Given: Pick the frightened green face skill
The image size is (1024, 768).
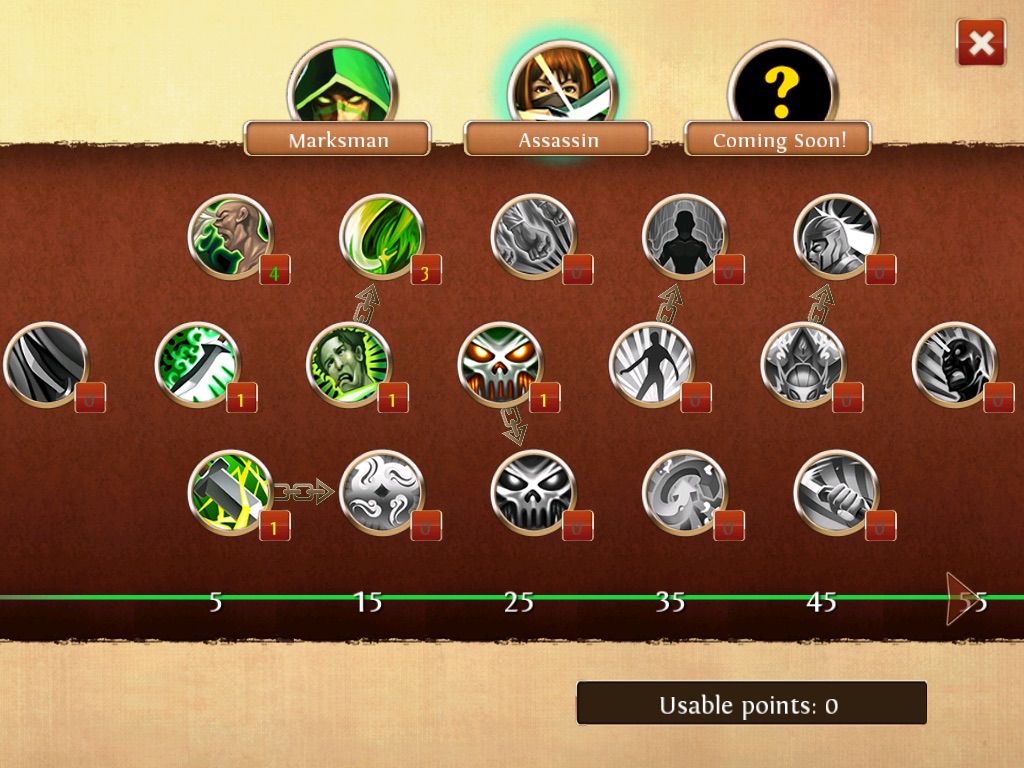Looking at the screenshot, I should click(x=348, y=364).
